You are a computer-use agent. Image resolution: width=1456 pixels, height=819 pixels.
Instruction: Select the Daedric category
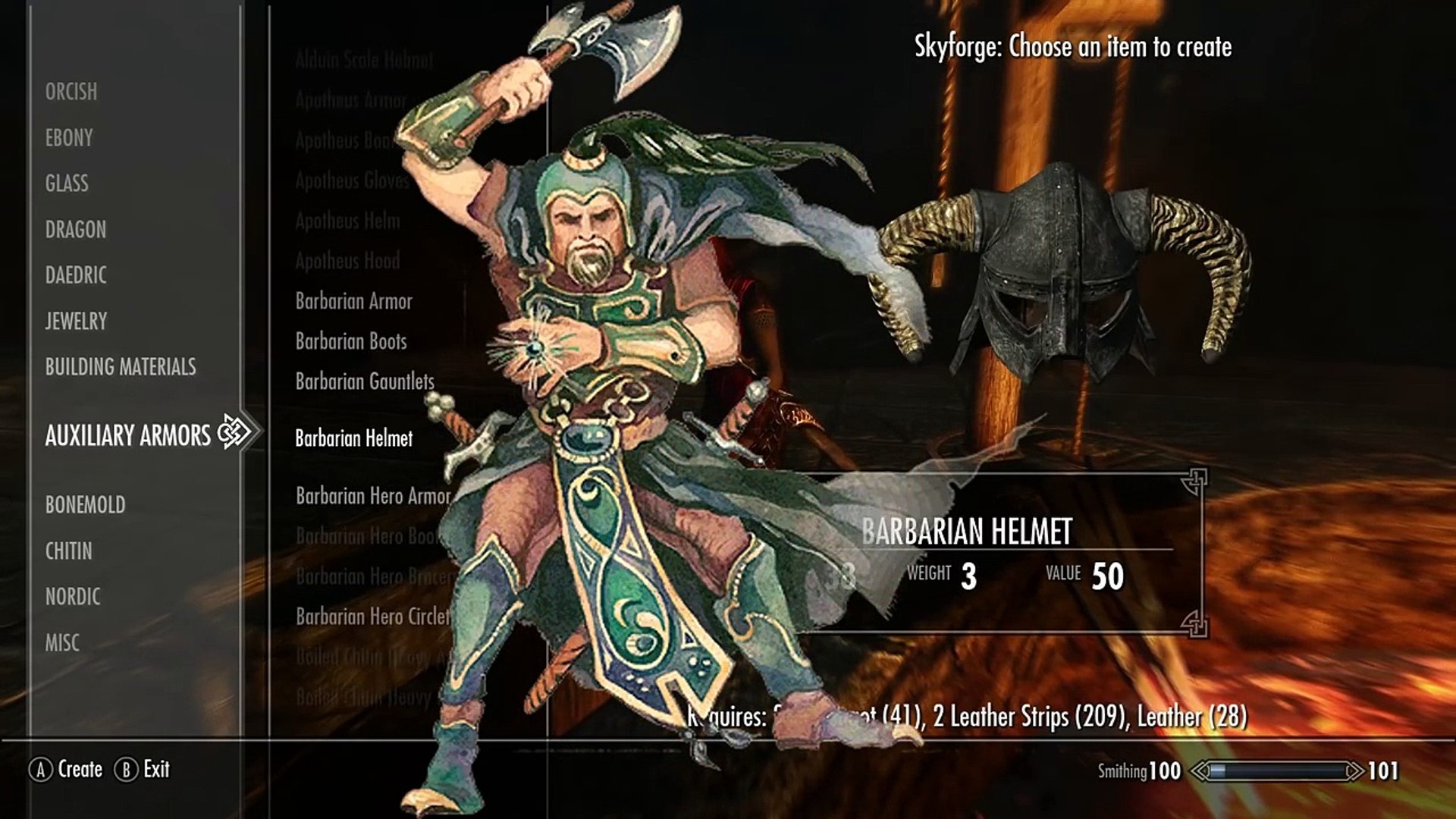[76, 275]
